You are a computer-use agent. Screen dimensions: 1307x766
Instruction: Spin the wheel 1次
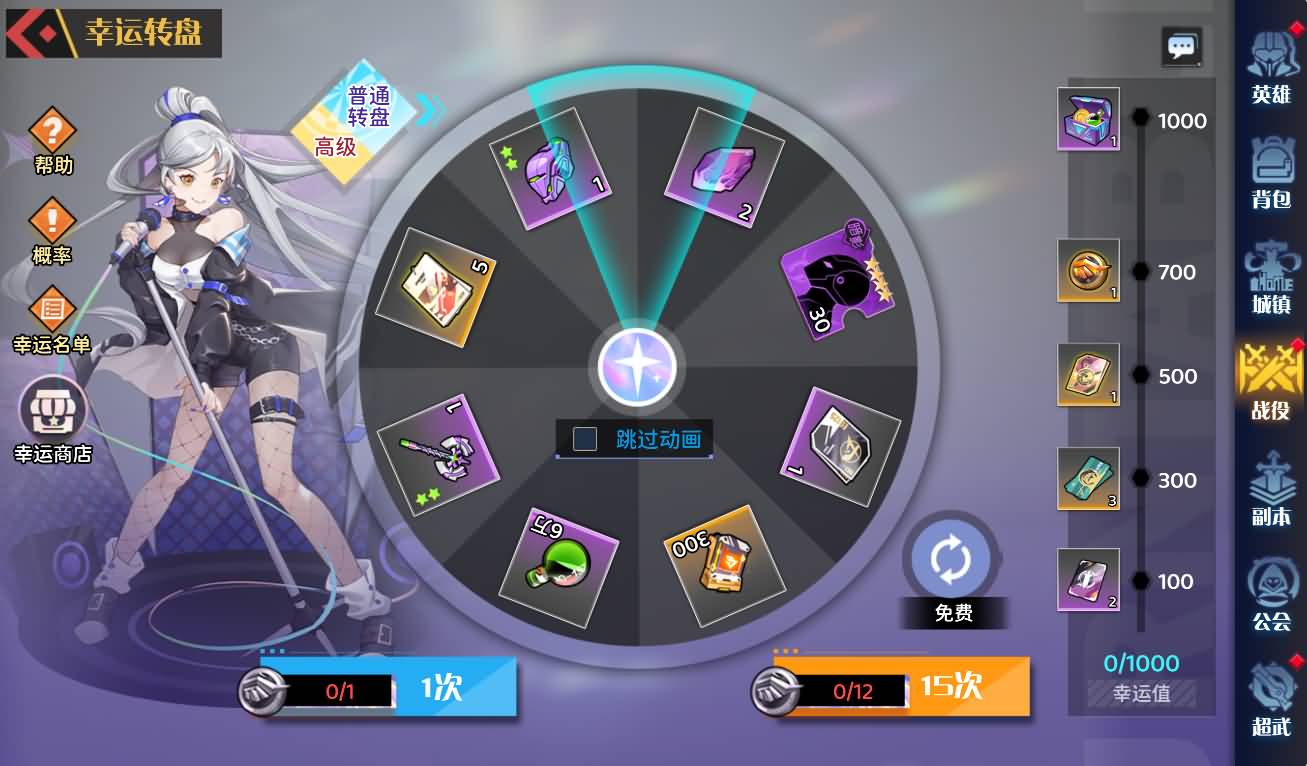440,688
